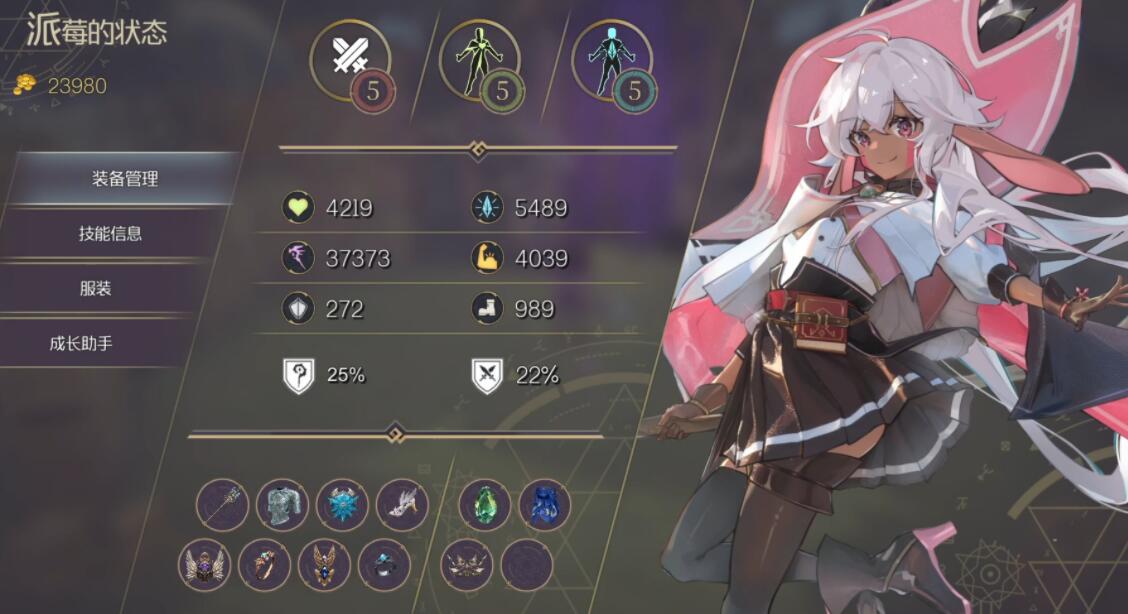This screenshot has width=1128, height=614.
Task: Click the golden winged crown slot
Action: pyautogui.click(x=466, y=564)
